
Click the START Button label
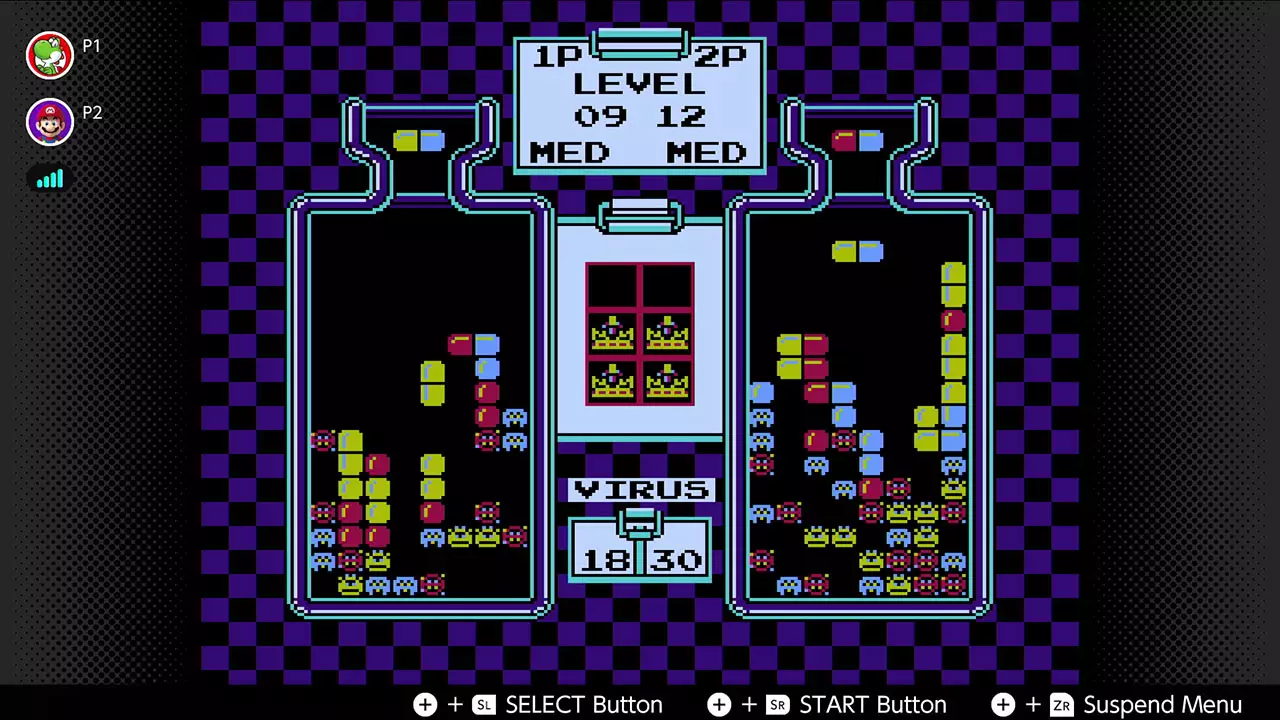pyautogui.click(x=873, y=705)
